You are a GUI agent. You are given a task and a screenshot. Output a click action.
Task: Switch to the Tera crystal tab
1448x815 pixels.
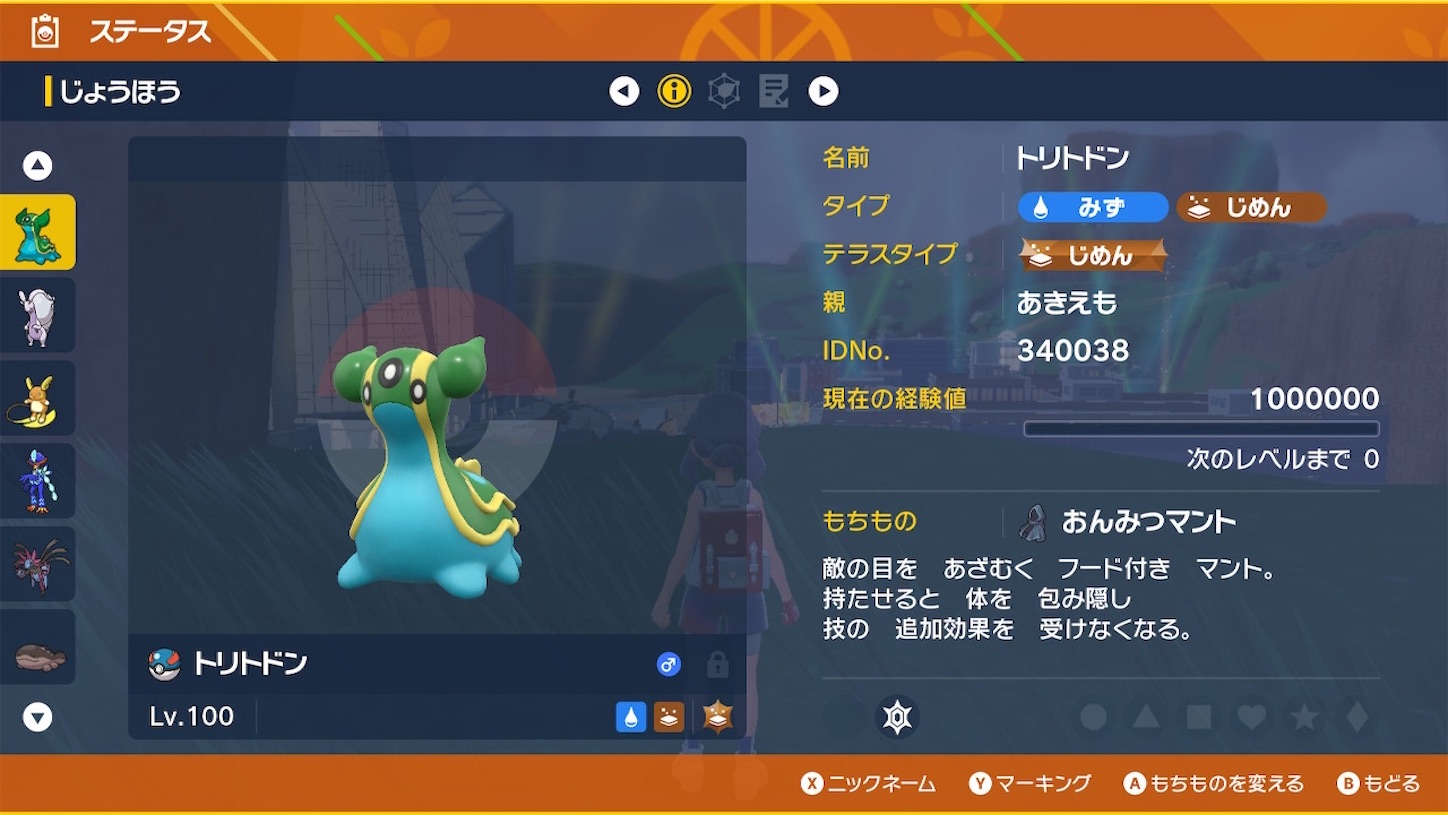click(723, 91)
